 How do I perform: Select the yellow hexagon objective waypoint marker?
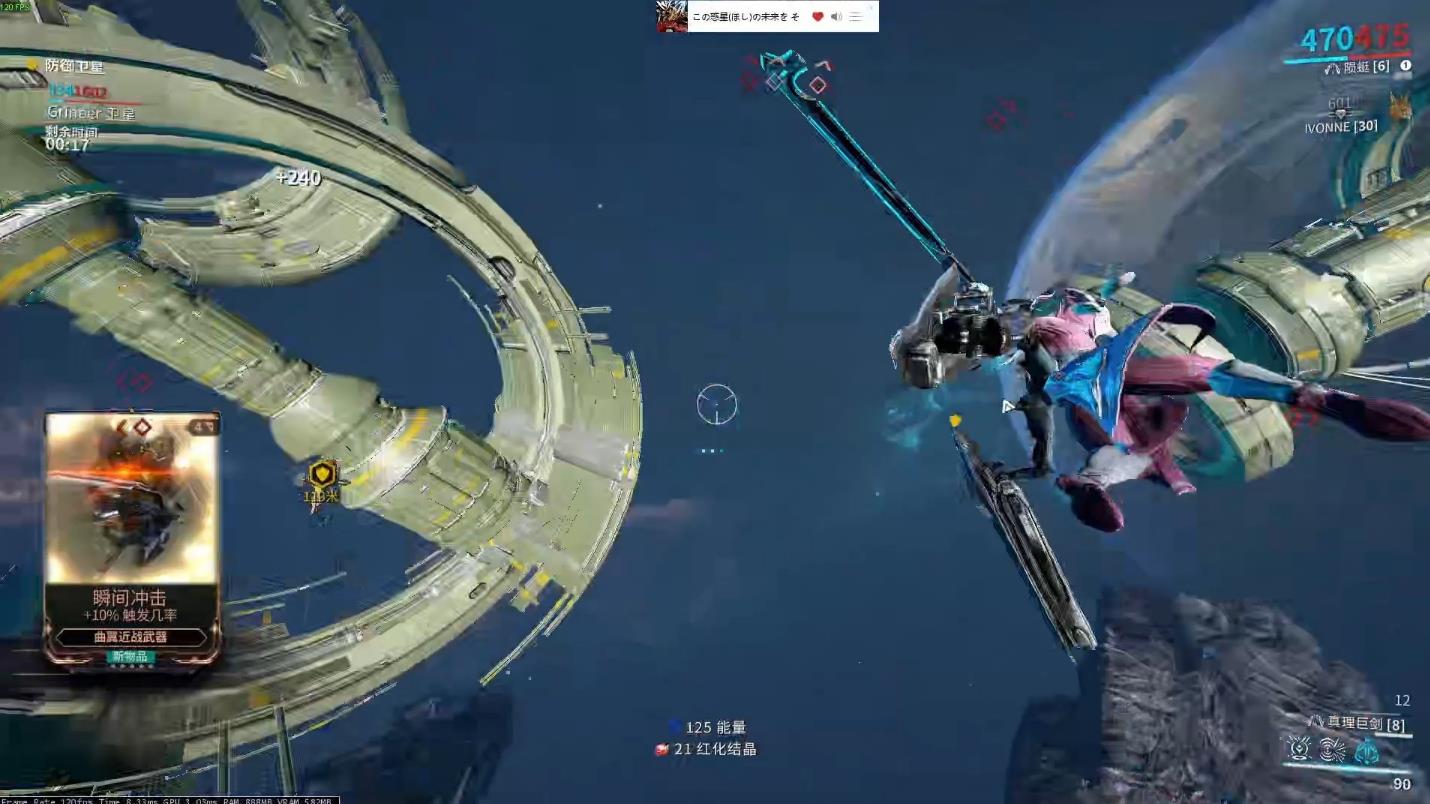pos(322,473)
